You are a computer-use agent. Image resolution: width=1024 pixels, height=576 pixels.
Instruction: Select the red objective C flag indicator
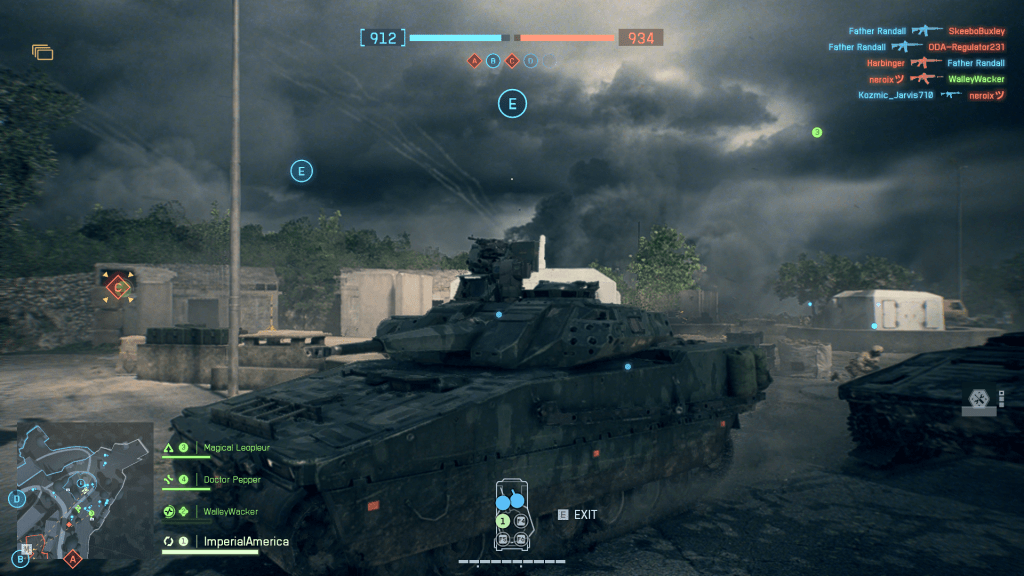(512, 61)
